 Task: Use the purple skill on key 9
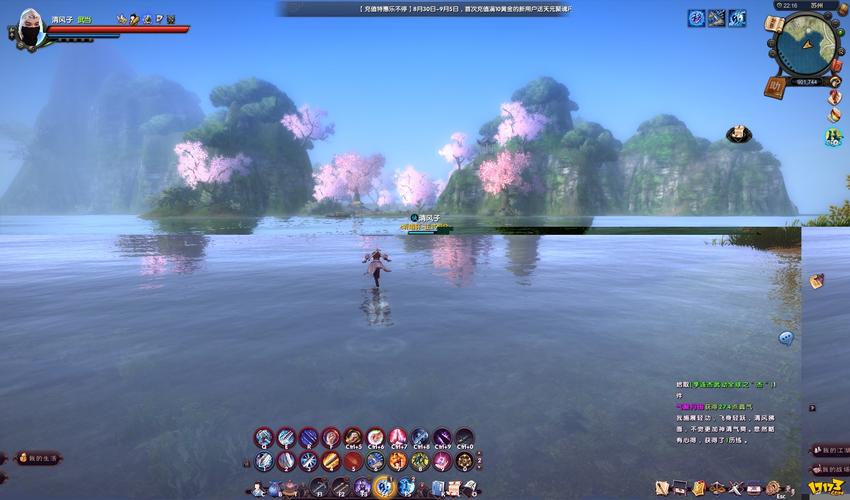coord(442,461)
